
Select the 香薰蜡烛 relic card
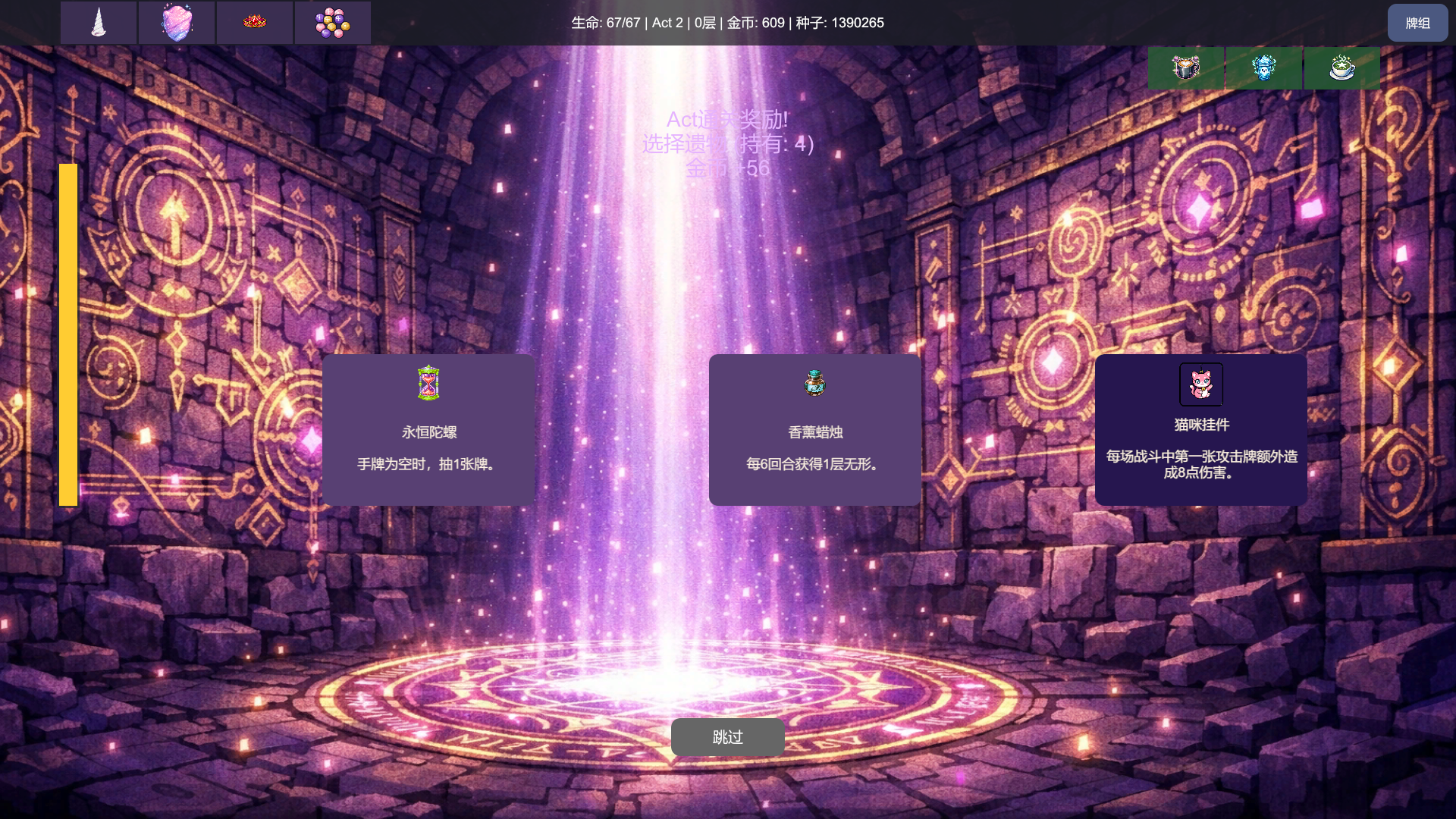814,429
